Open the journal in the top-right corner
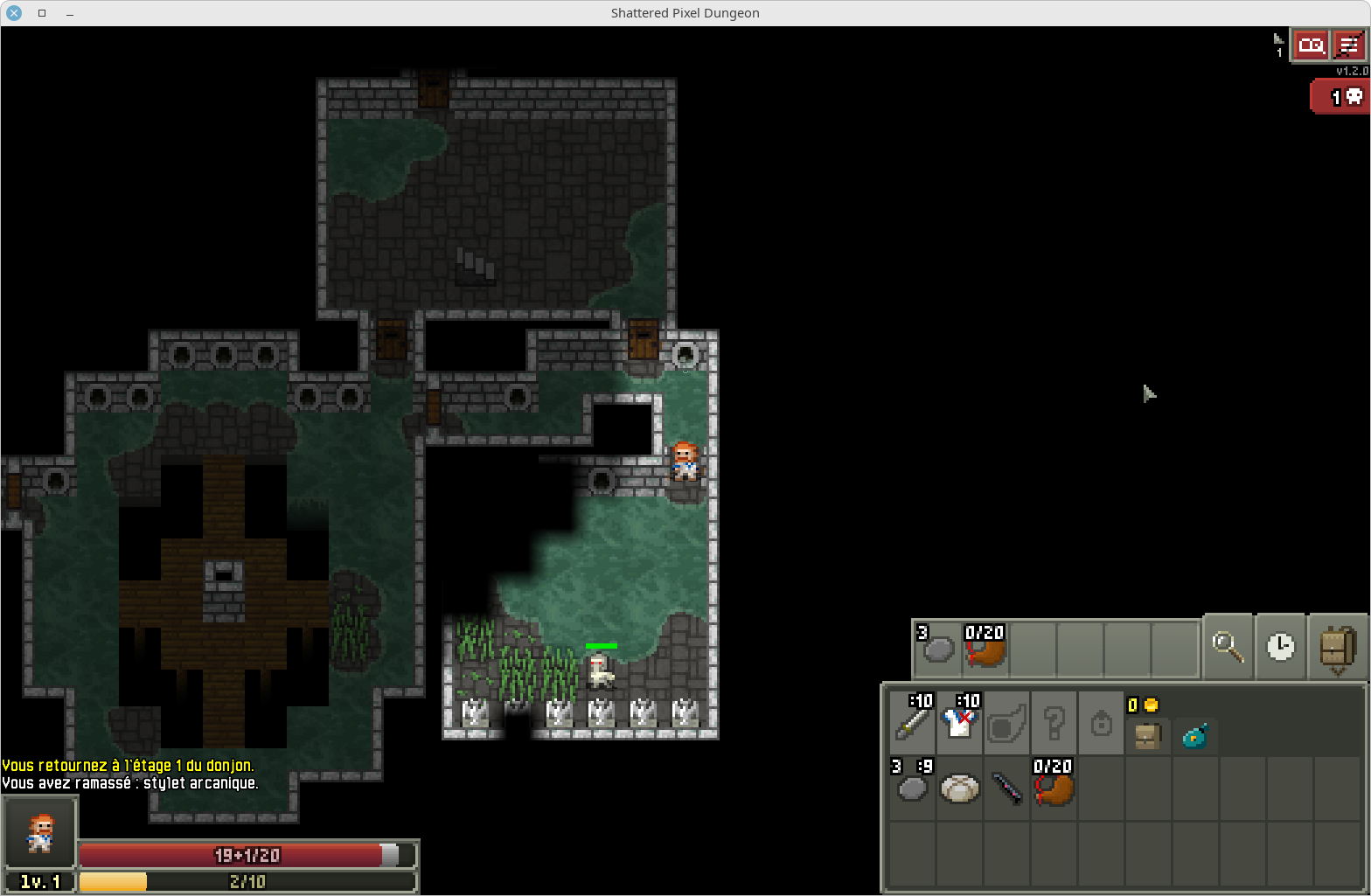Screen dimensions: 1371x896 tap(1311, 45)
